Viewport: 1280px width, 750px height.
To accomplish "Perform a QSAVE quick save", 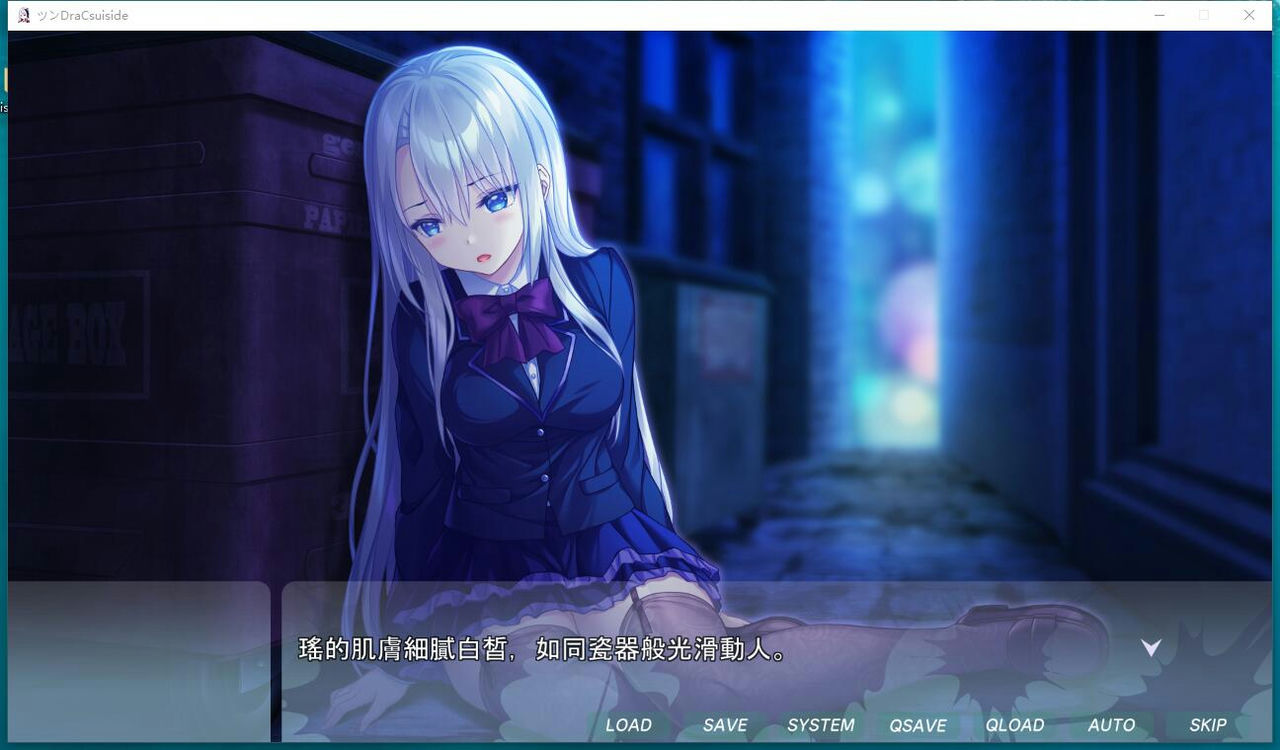I will tap(918, 725).
